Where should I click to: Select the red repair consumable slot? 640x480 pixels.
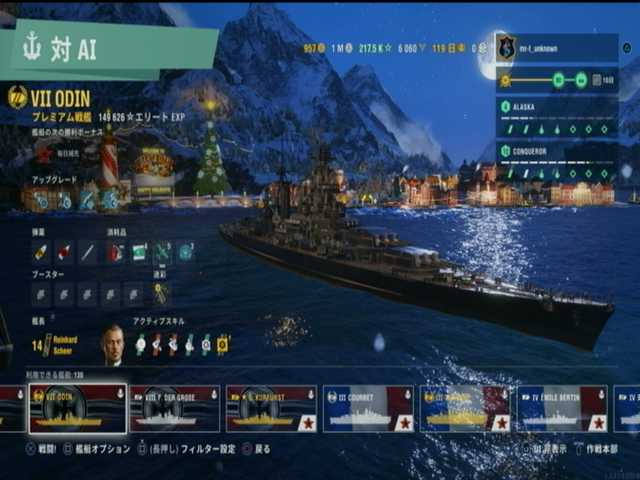click(x=116, y=252)
